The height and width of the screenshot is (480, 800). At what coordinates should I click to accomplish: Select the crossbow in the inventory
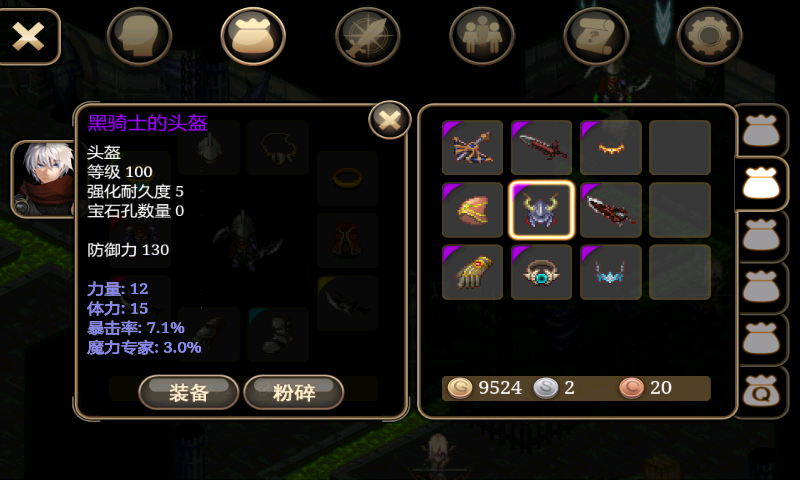(x=473, y=148)
